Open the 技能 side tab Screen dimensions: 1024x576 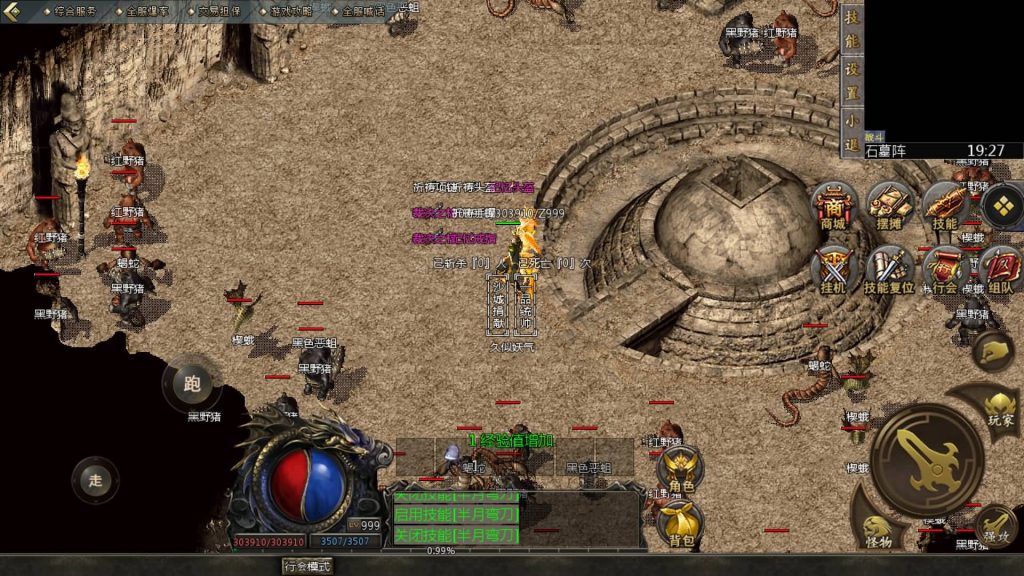click(851, 31)
